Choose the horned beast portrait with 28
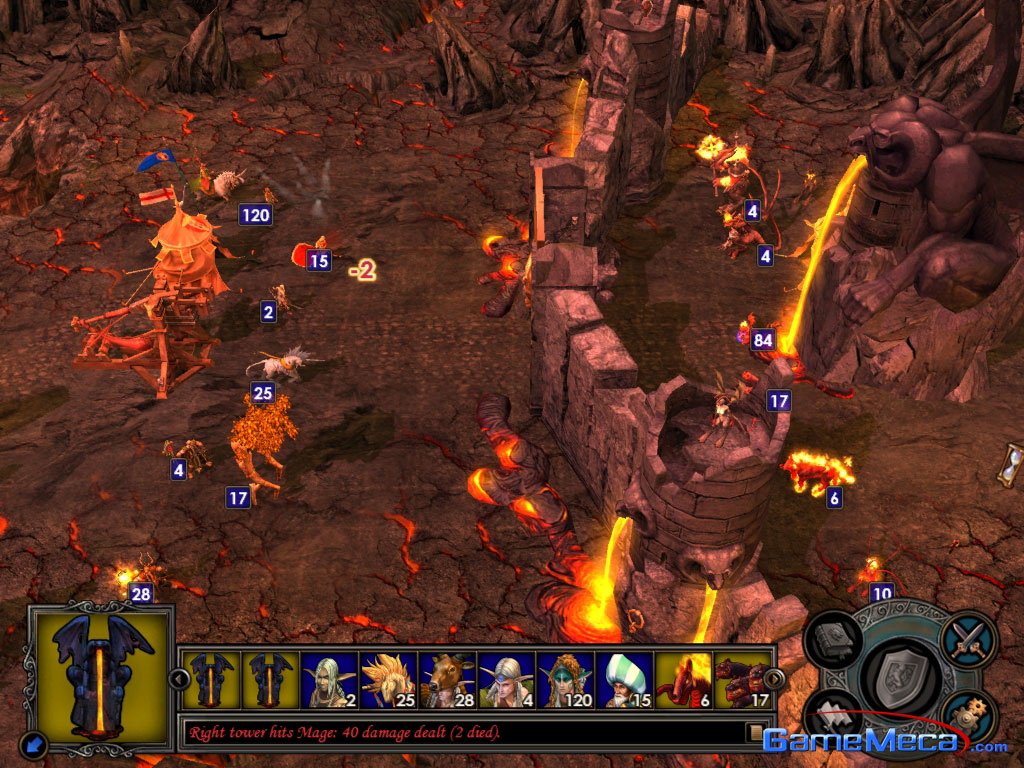 pyautogui.click(x=447, y=680)
